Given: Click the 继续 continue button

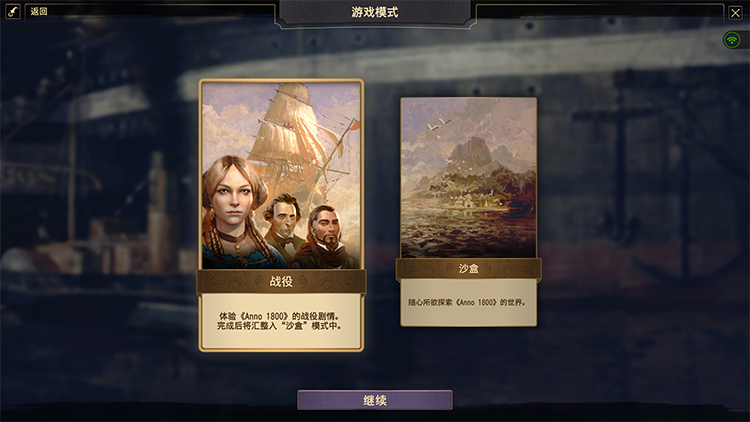Looking at the screenshot, I should (x=374, y=400).
